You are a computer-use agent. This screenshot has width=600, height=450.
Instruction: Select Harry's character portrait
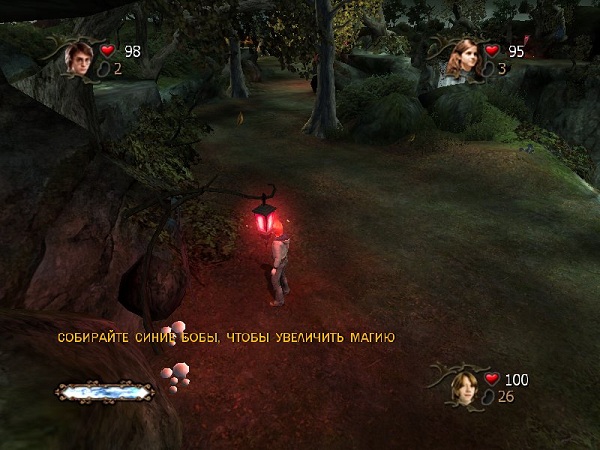[79, 59]
